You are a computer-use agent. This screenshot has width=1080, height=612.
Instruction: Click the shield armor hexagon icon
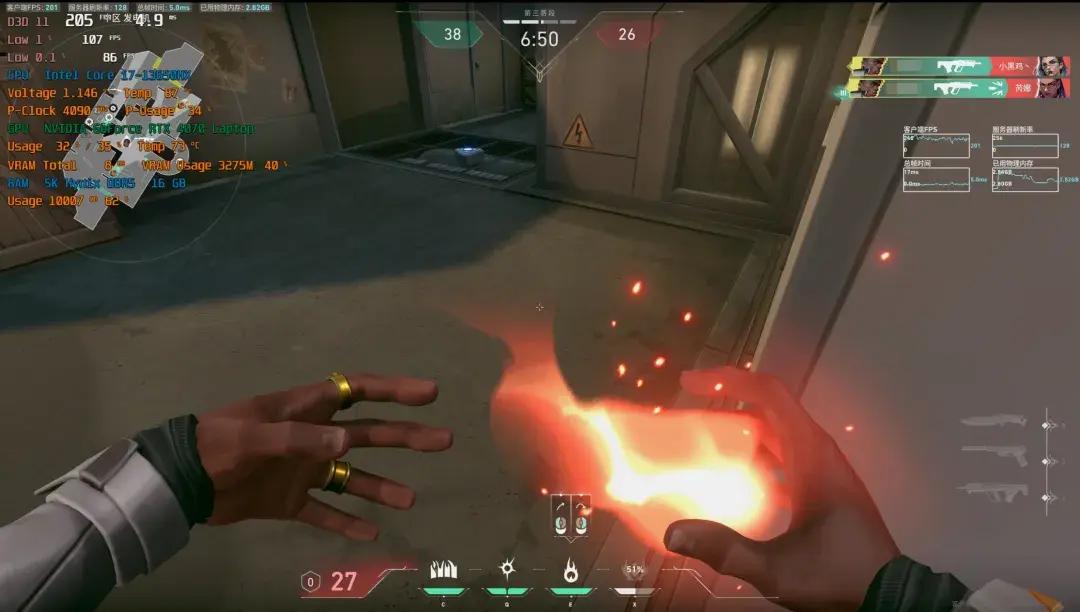click(x=312, y=581)
